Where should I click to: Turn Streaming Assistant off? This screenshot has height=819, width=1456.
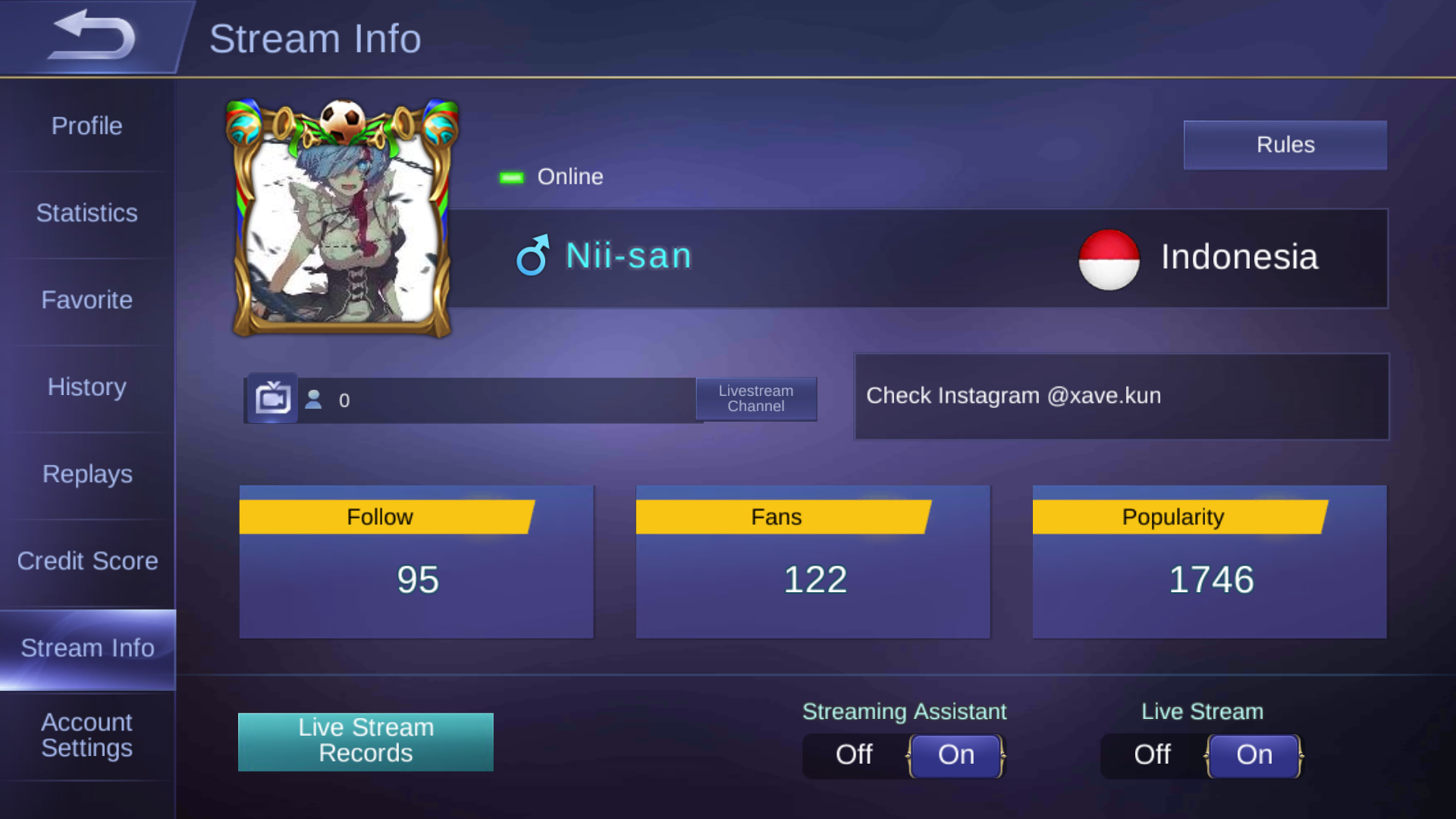[854, 755]
